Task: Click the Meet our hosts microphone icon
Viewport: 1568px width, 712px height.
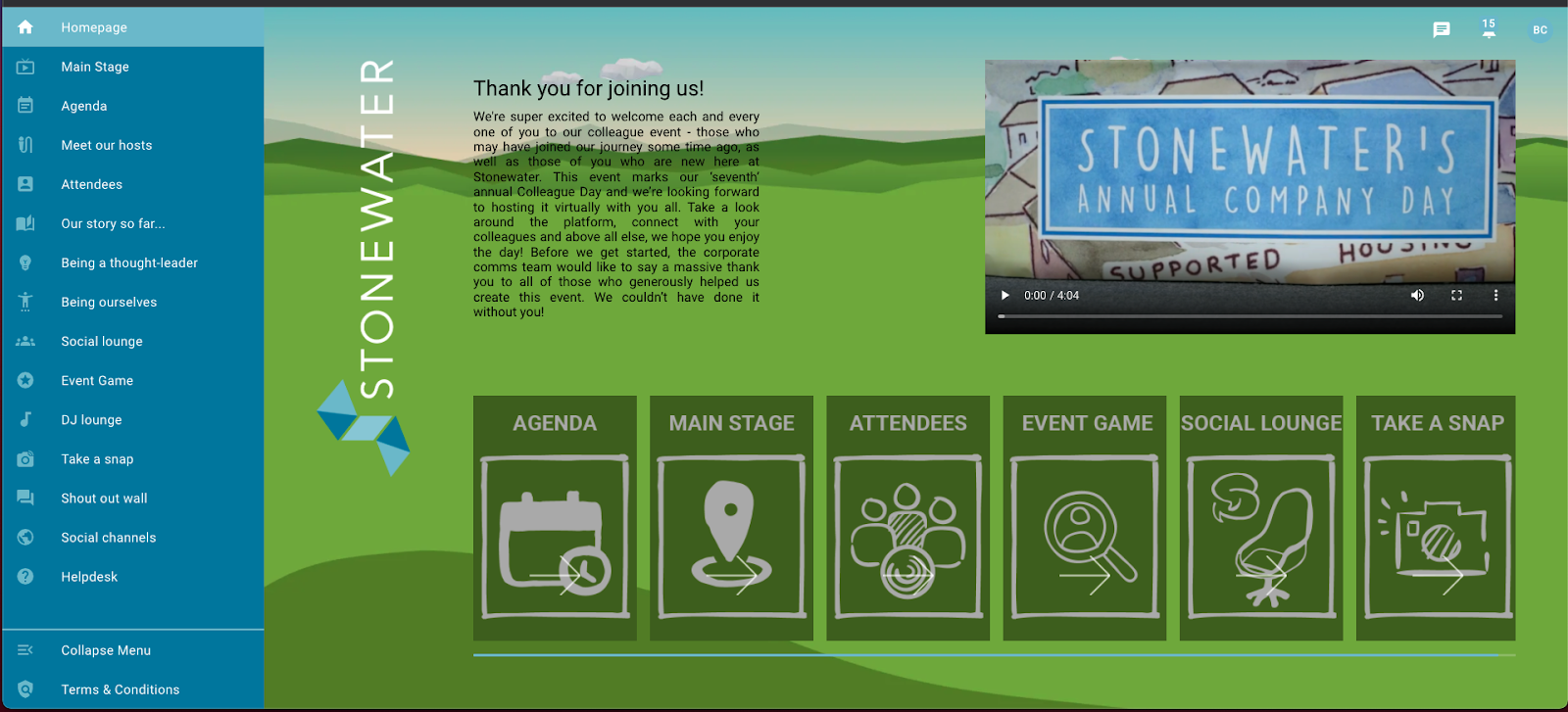Action: [26, 145]
